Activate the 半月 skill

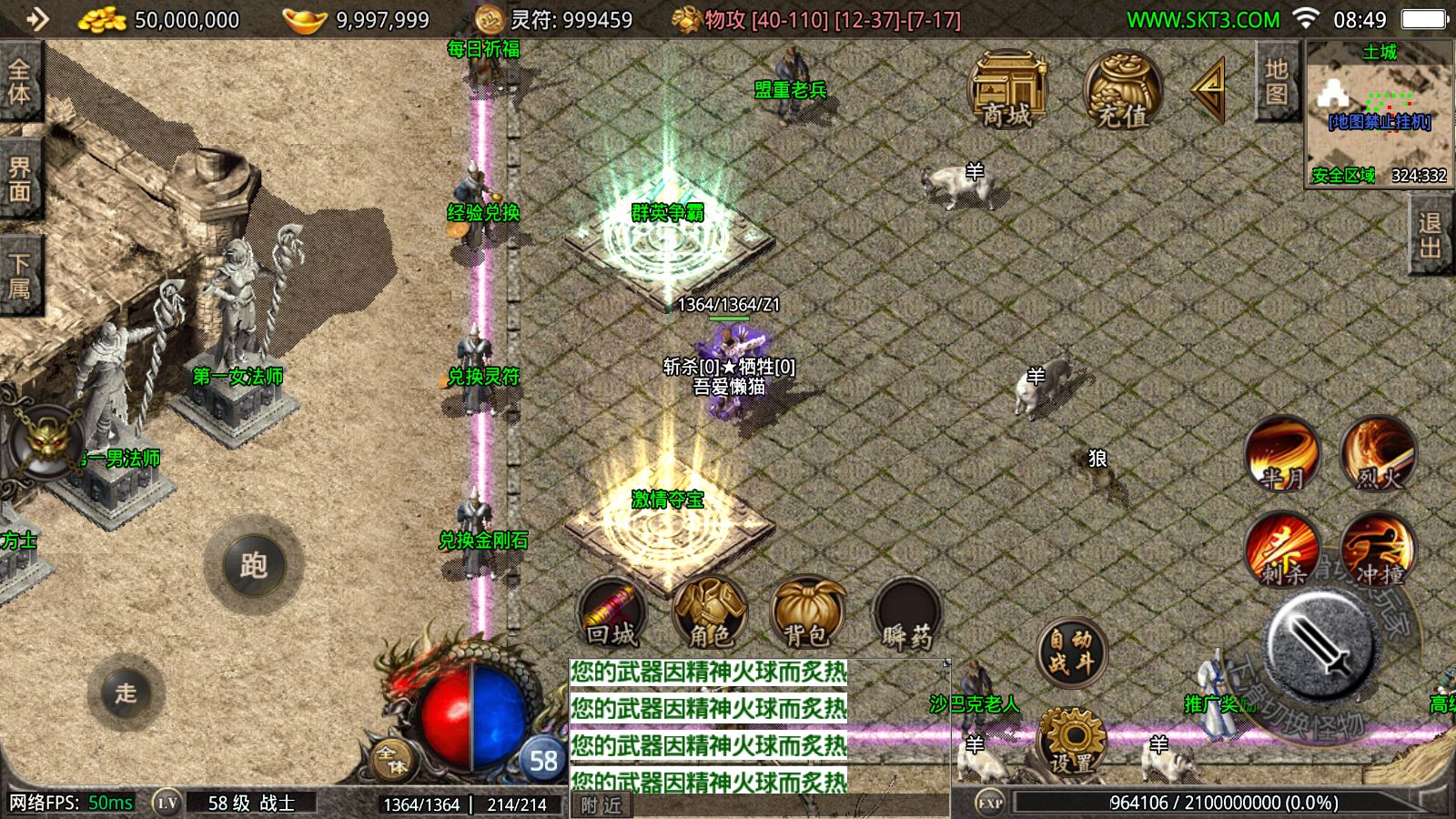click(1282, 453)
